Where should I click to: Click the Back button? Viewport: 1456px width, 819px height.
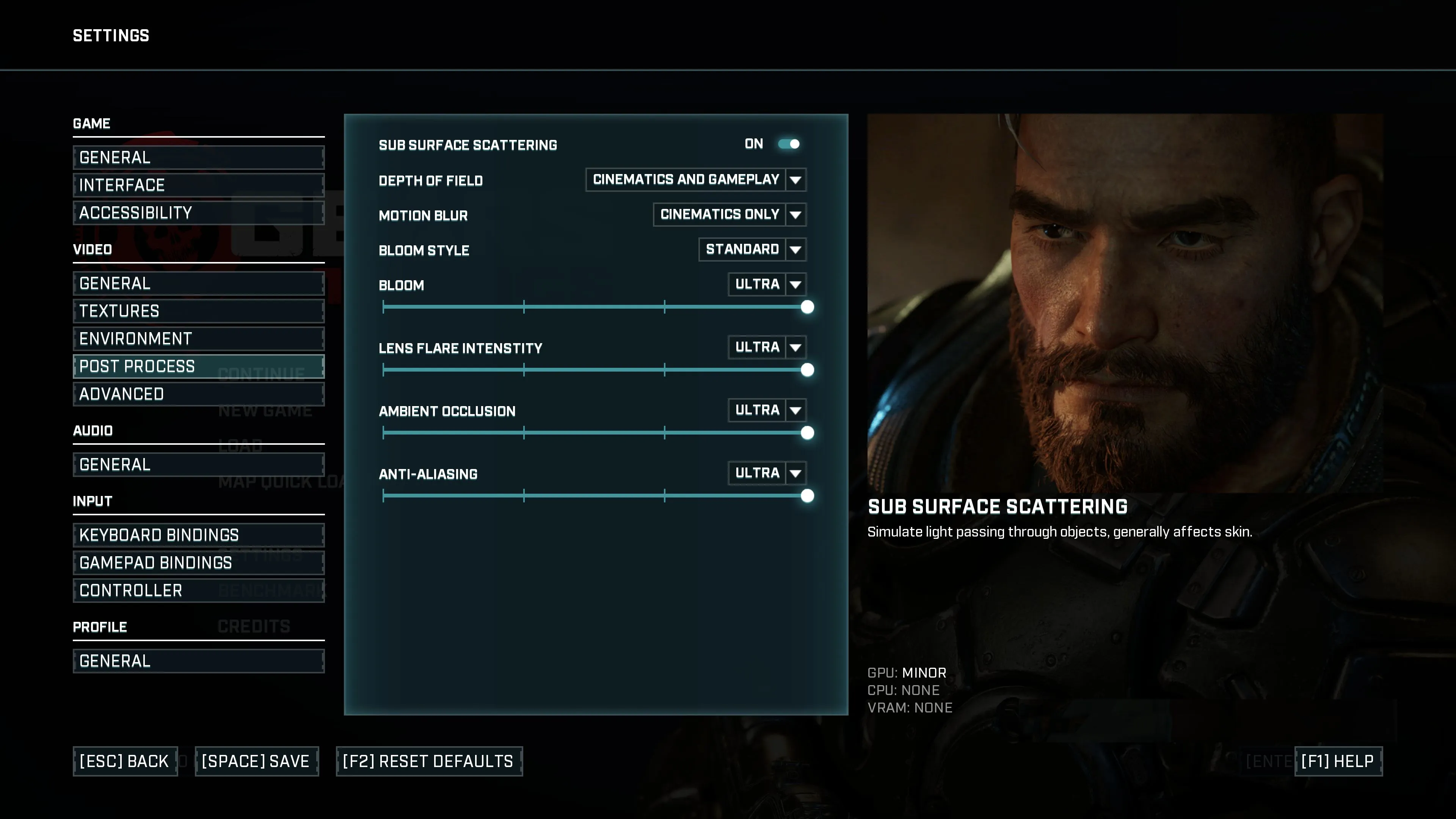click(x=125, y=761)
